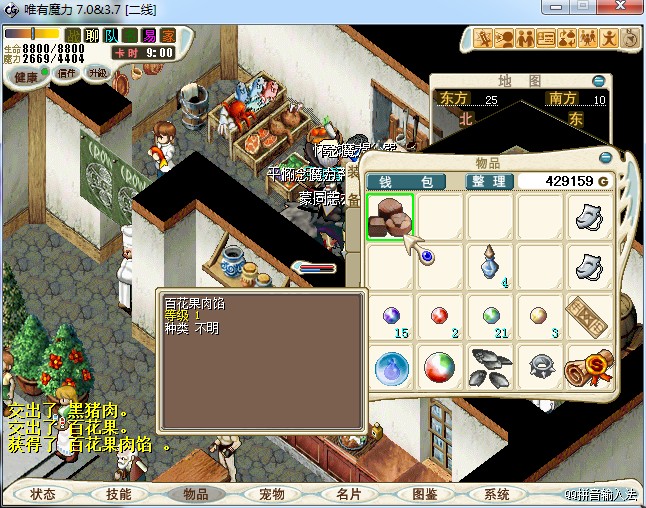Minimize the 地图 map panel
Screen dimensions: 646x508
click(598, 81)
